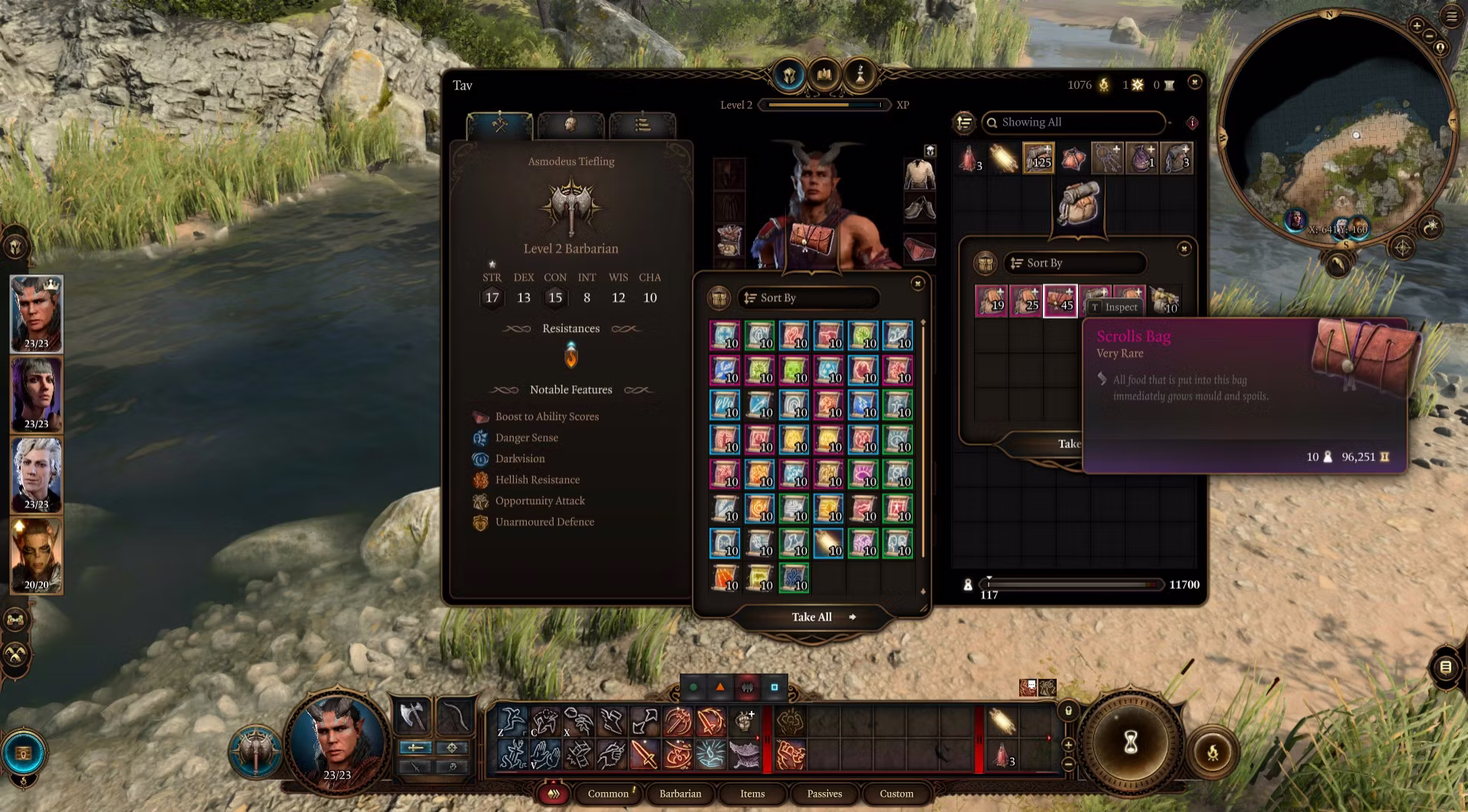The width and height of the screenshot is (1468, 812).
Task: Click the end turn hourglass button
Action: [1130, 742]
